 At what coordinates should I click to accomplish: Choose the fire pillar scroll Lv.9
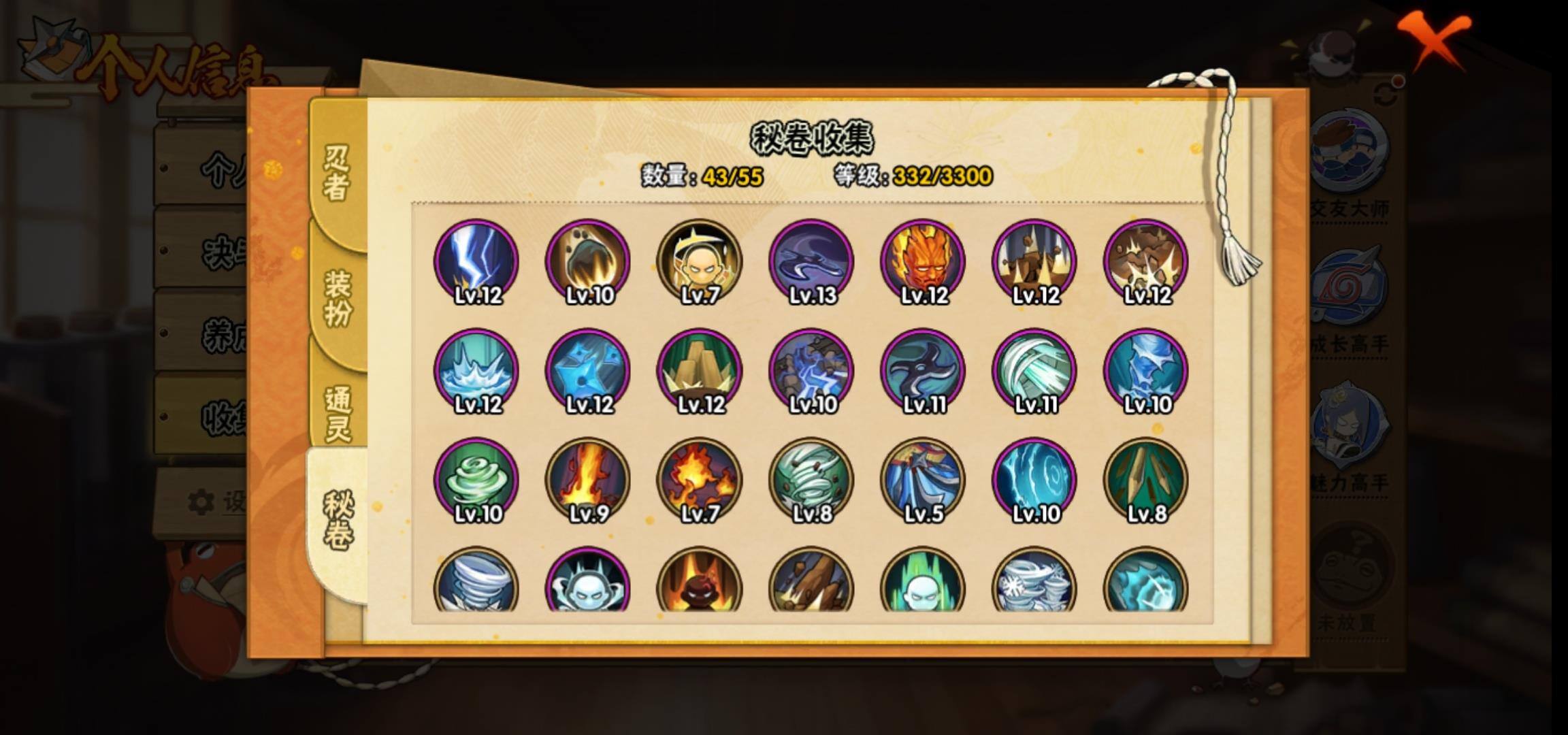click(588, 480)
